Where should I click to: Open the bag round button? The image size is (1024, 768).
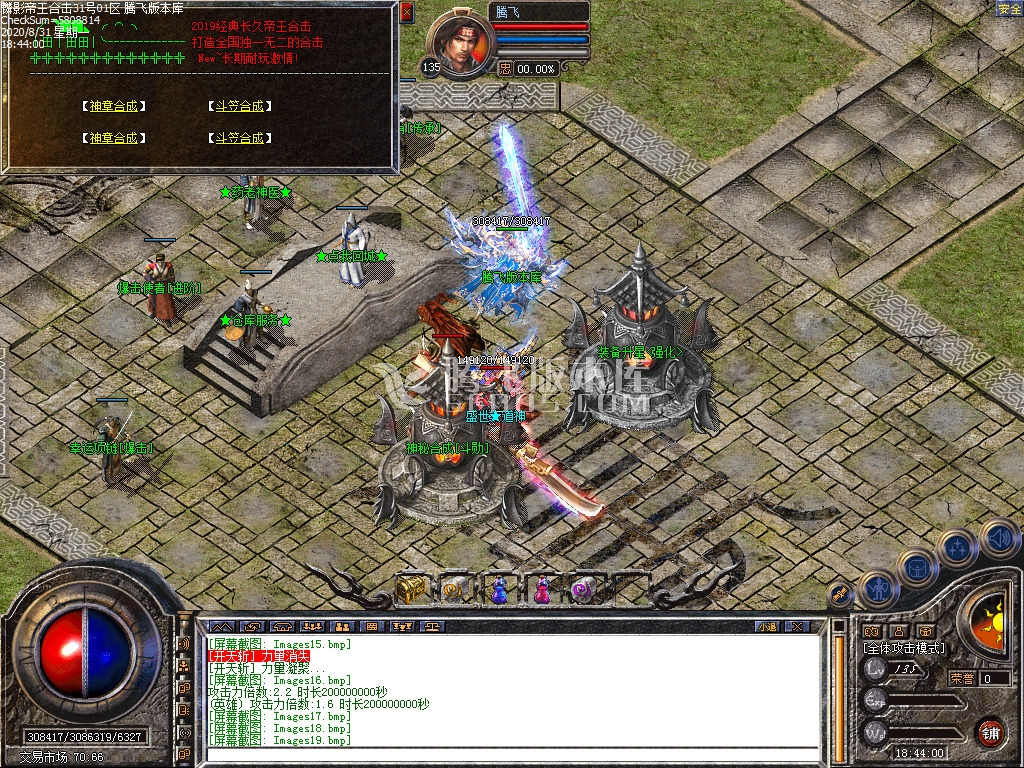pos(917,568)
